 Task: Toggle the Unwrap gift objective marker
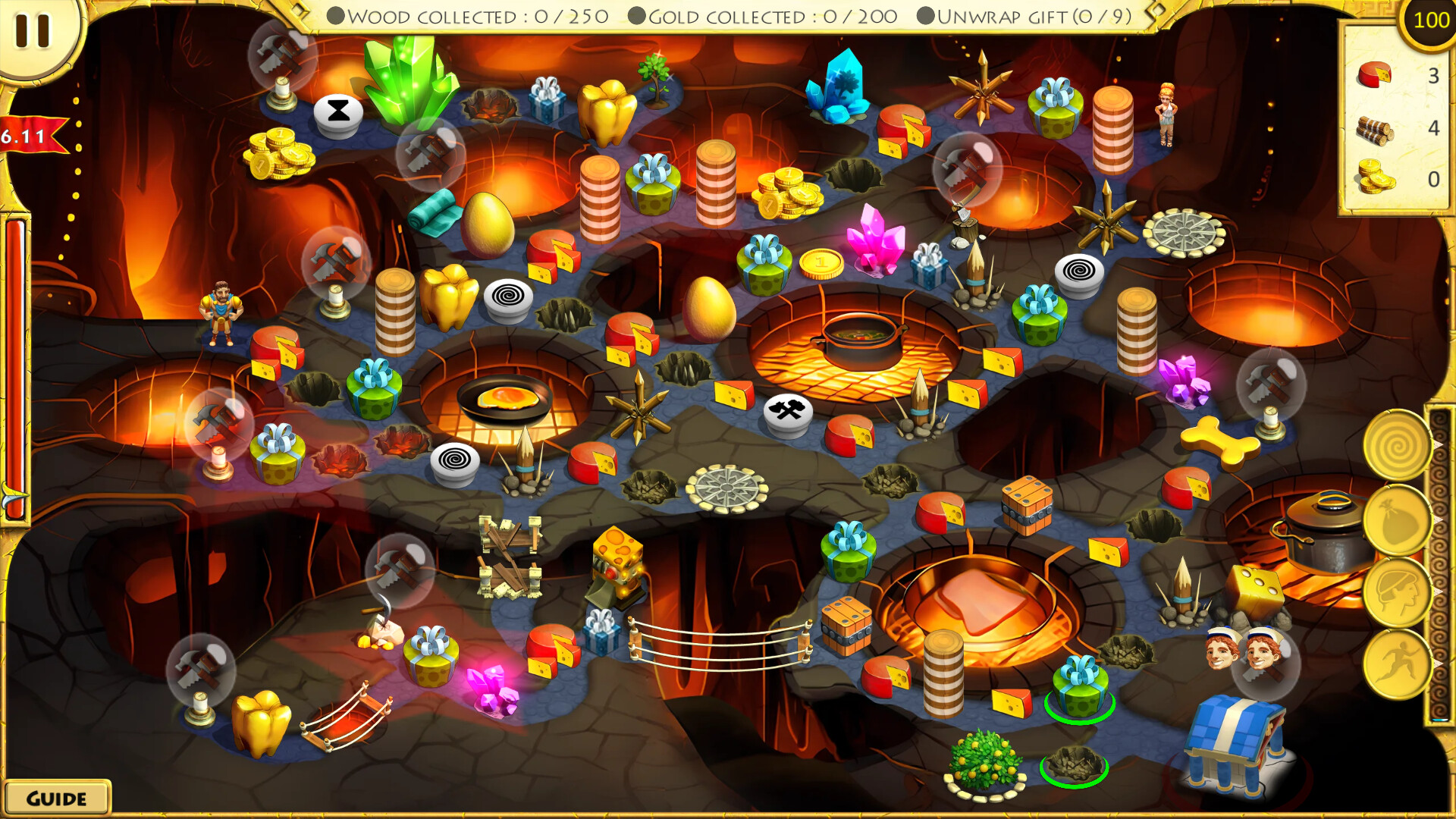tap(924, 15)
